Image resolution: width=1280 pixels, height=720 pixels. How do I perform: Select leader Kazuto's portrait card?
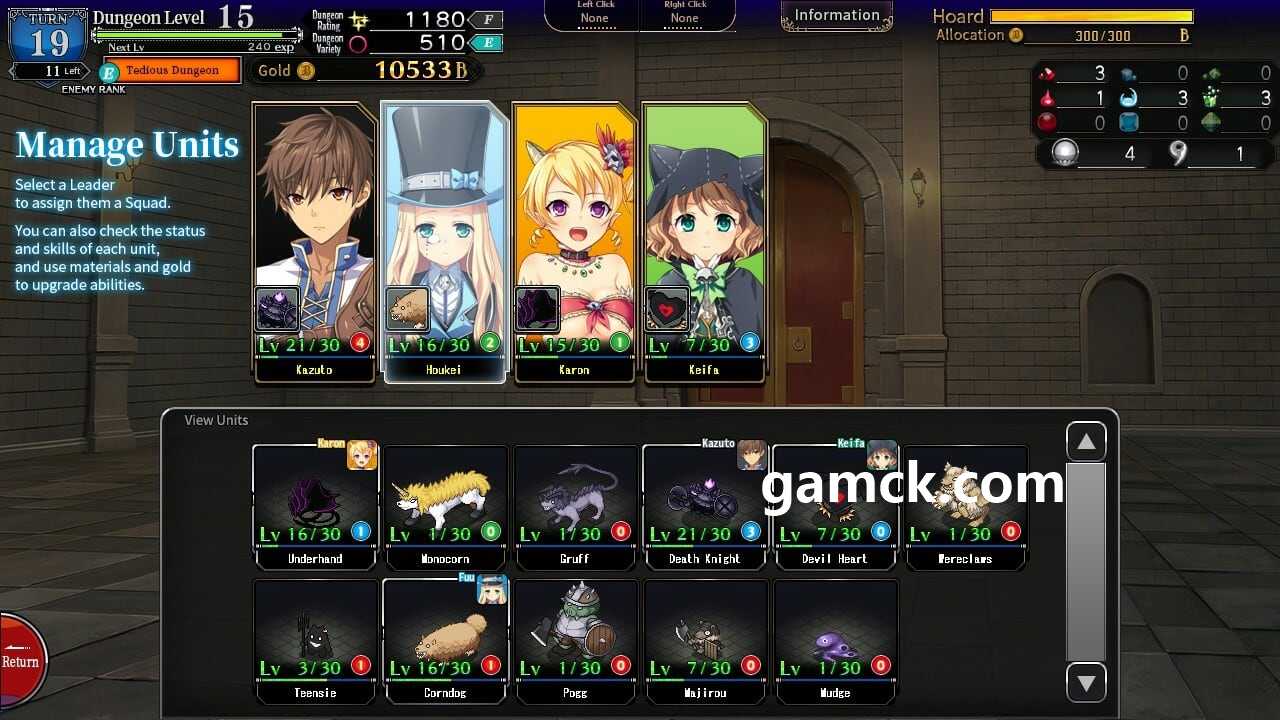coord(315,240)
